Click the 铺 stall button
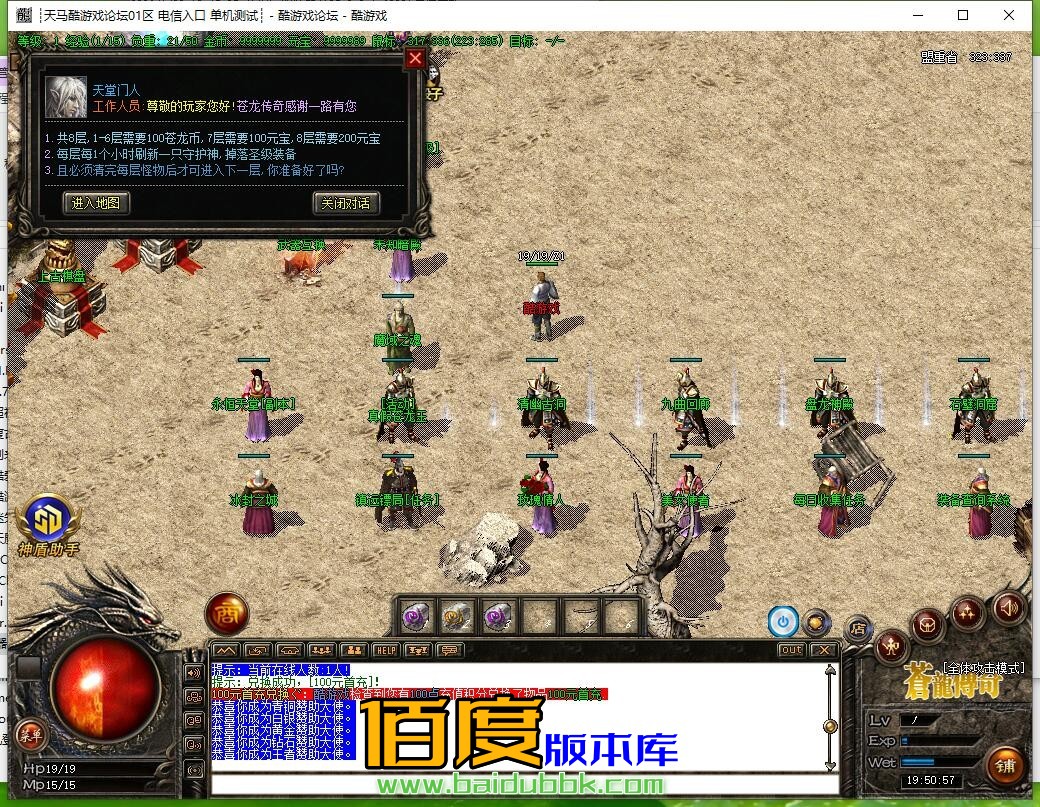The image size is (1040, 807). coord(1004,767)
